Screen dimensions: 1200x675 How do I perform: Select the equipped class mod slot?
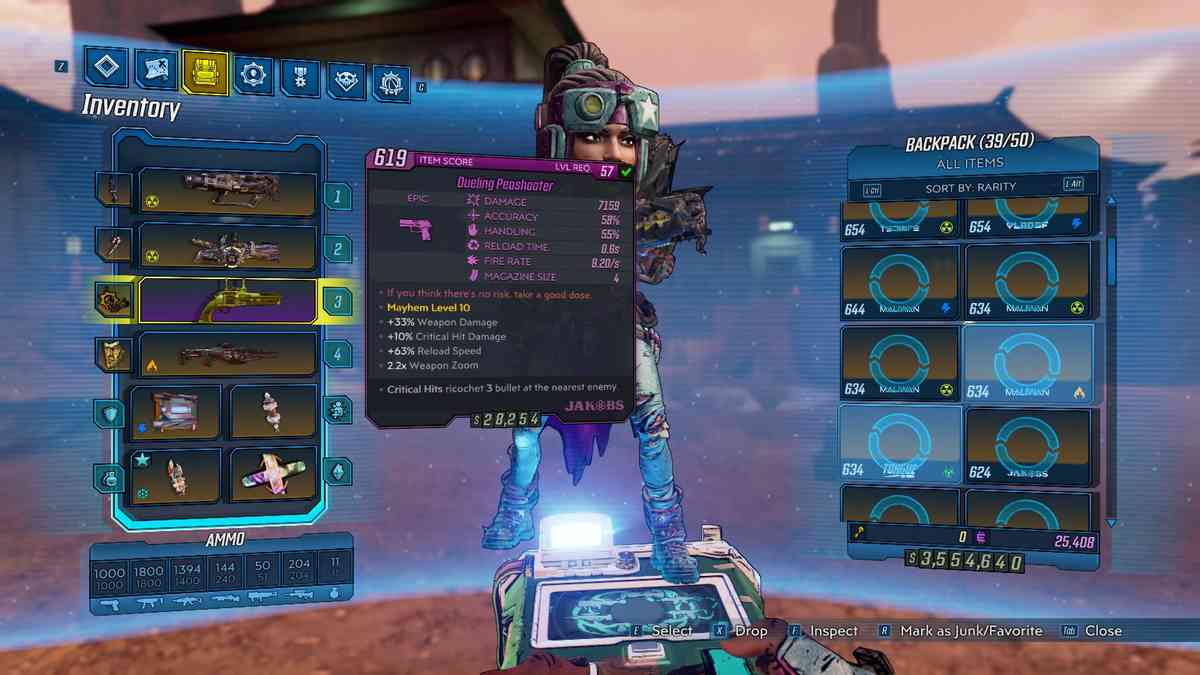[x=274, y=411]
